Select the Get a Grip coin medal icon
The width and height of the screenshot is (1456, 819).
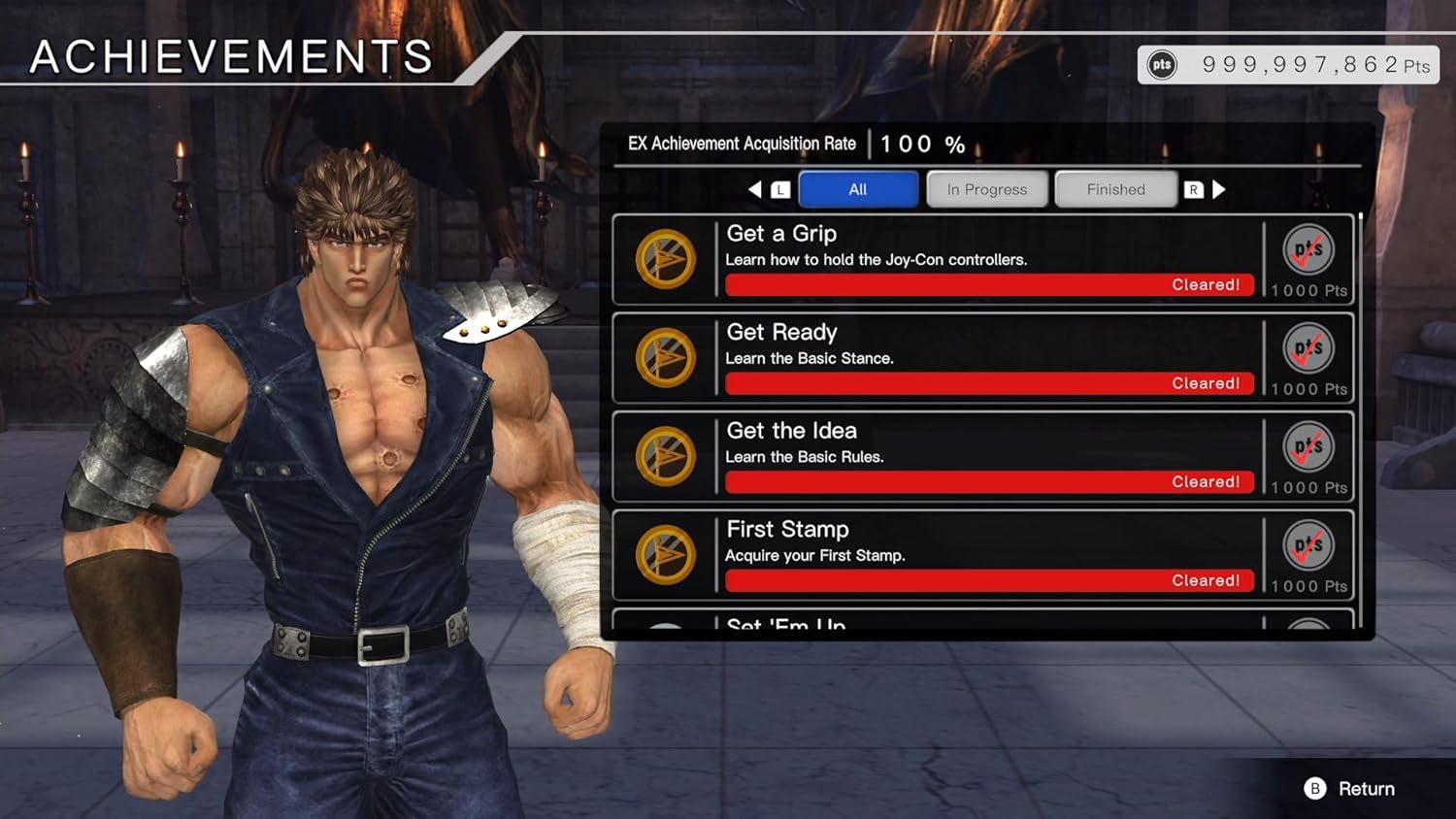[x=666, y=259]
